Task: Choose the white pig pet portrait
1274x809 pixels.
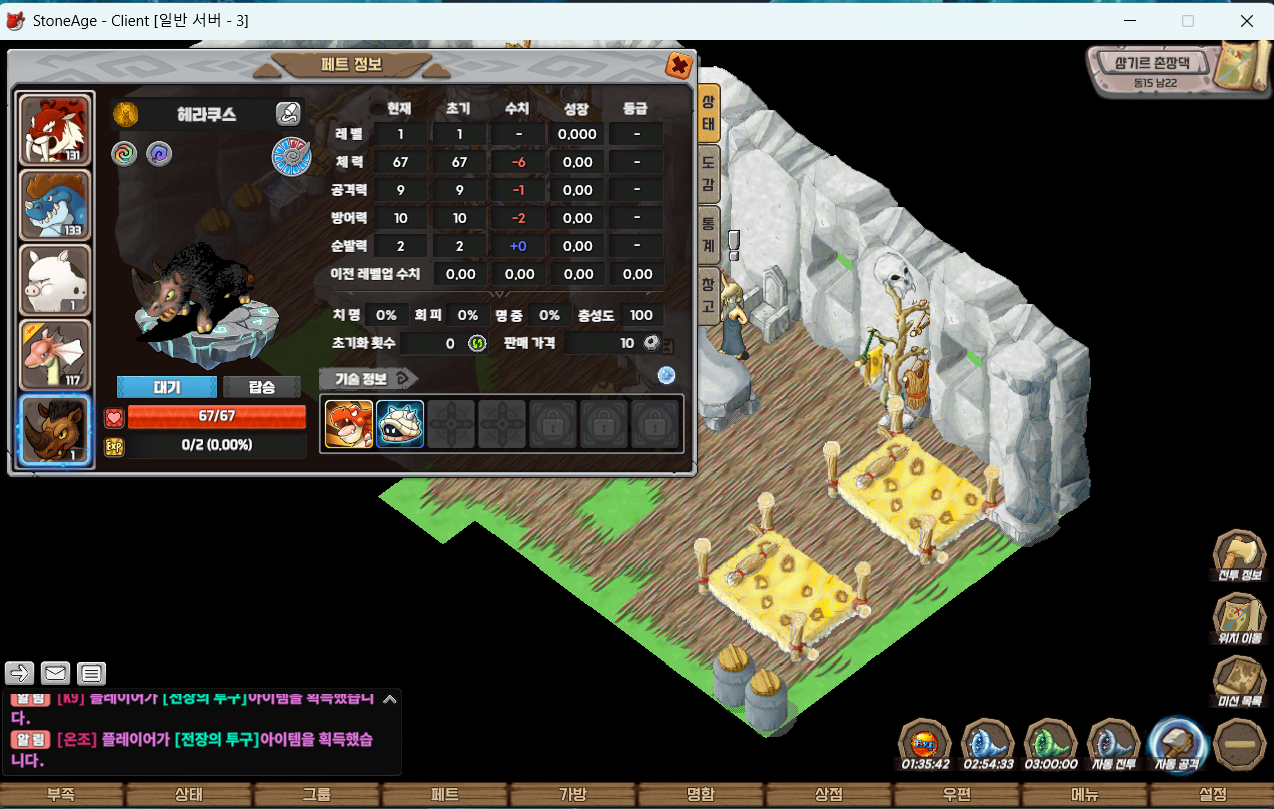Action: [x=56, y=280]
